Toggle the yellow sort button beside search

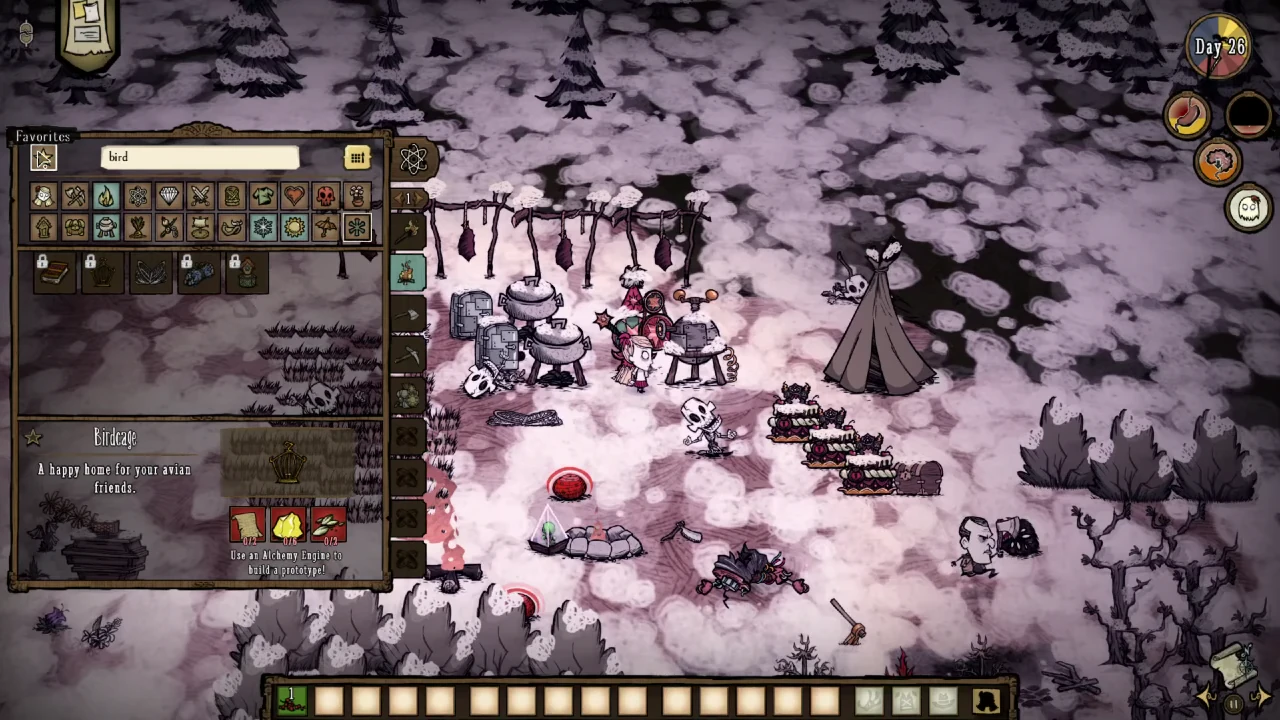(x=357, y=157)
